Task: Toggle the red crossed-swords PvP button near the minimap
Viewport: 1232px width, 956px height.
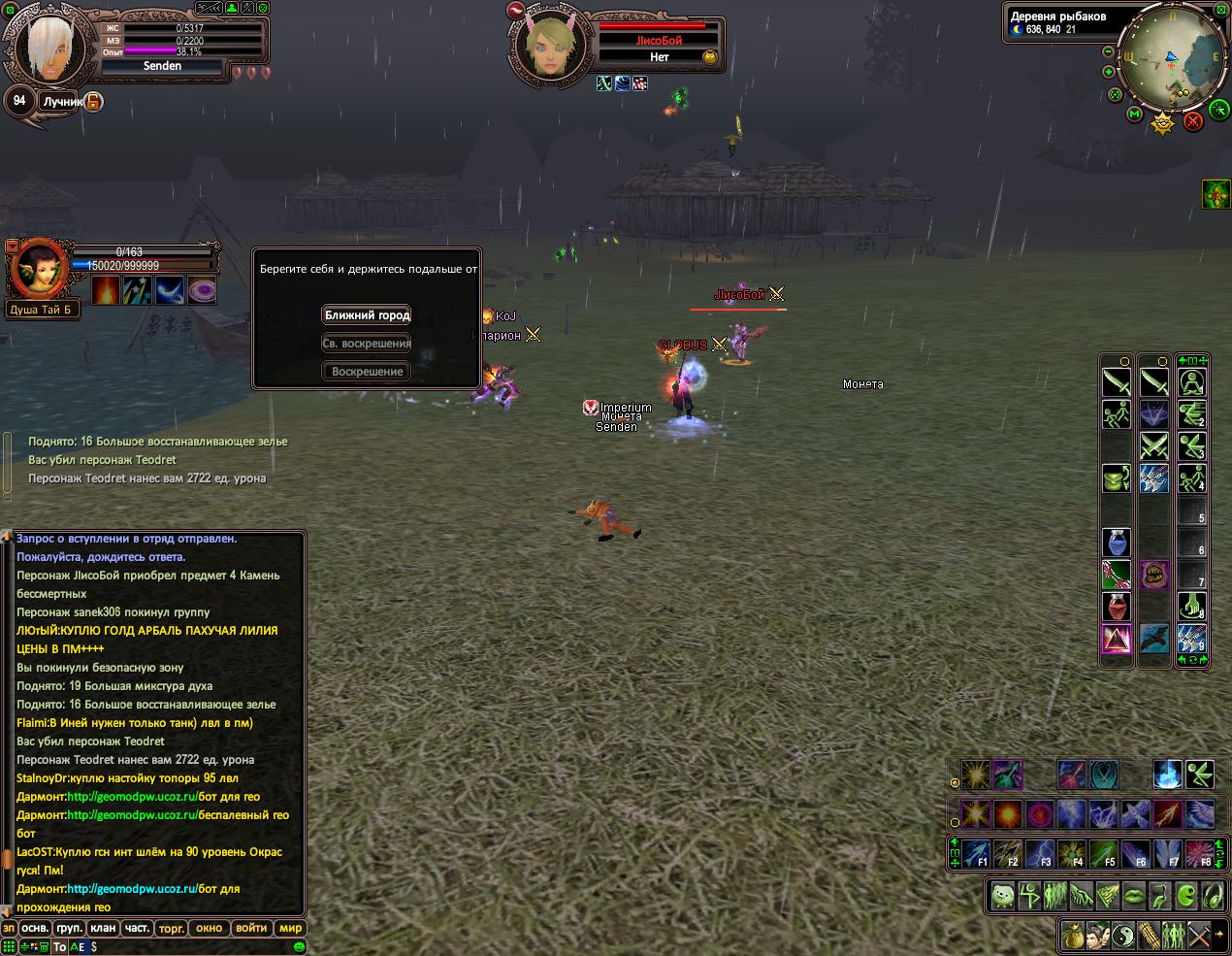Action: (1193, 120)
